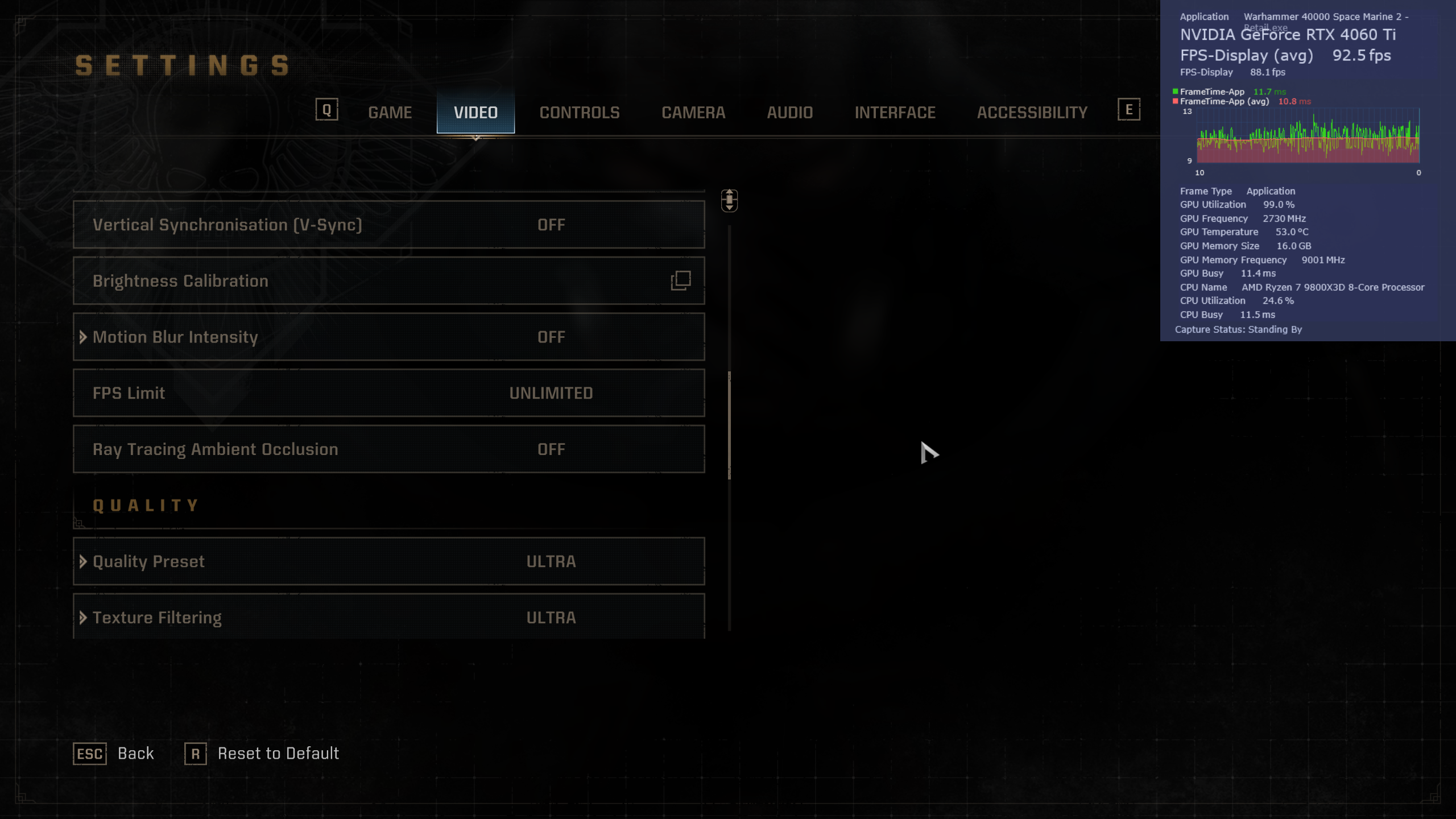
Task: Change the Motion Blur Intensity option
Action: (x=389, y=337)
